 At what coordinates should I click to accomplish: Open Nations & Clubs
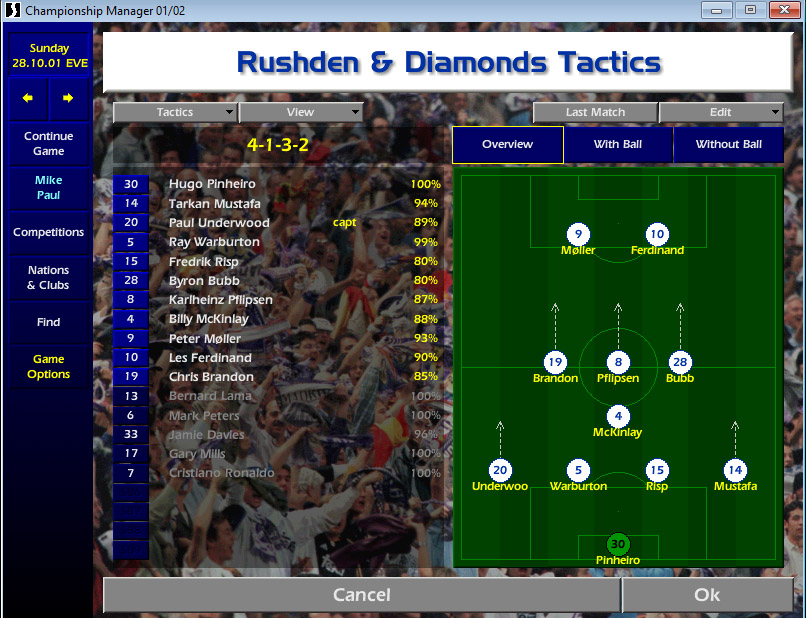[x=49, y=277]
